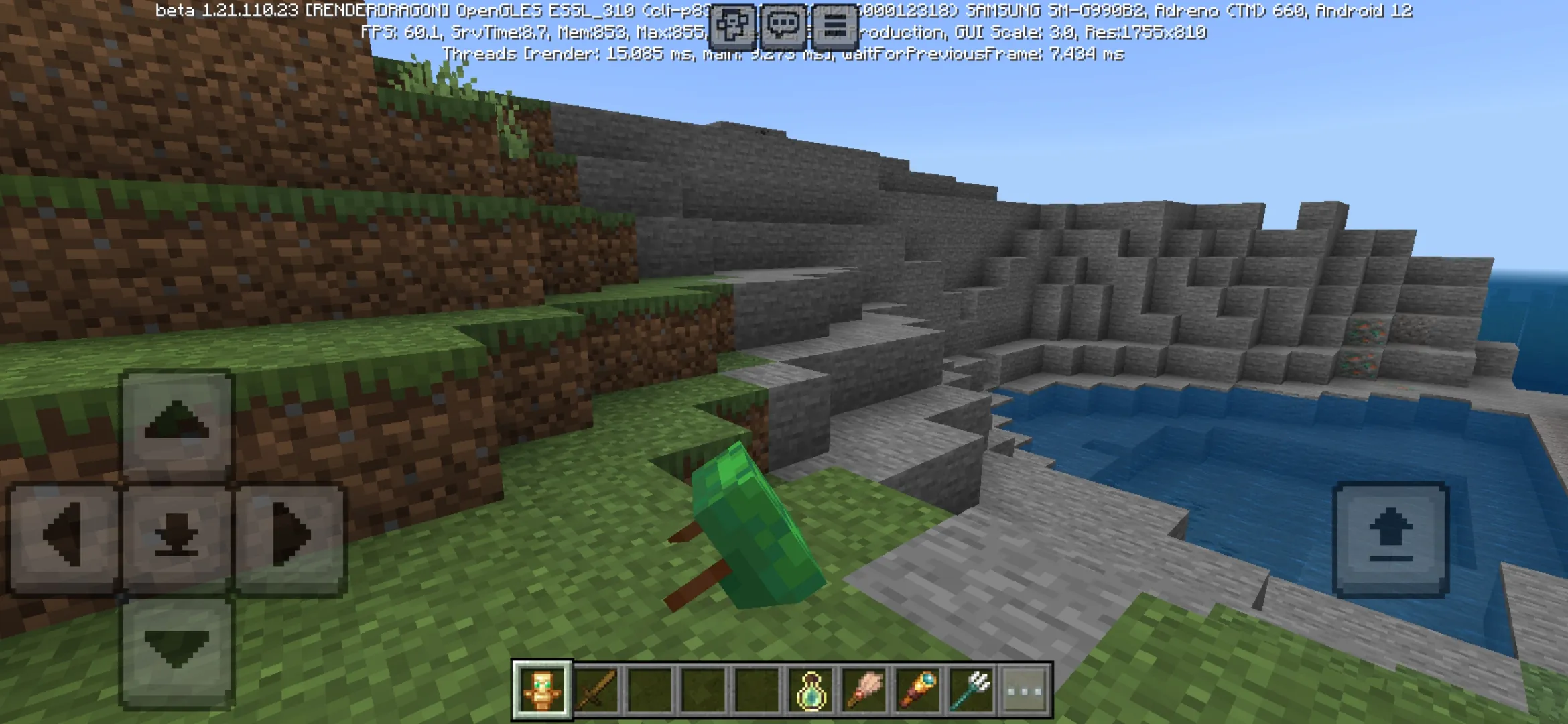
Task: Select the fifth empty hotbar slot
Action: (754, 684)
